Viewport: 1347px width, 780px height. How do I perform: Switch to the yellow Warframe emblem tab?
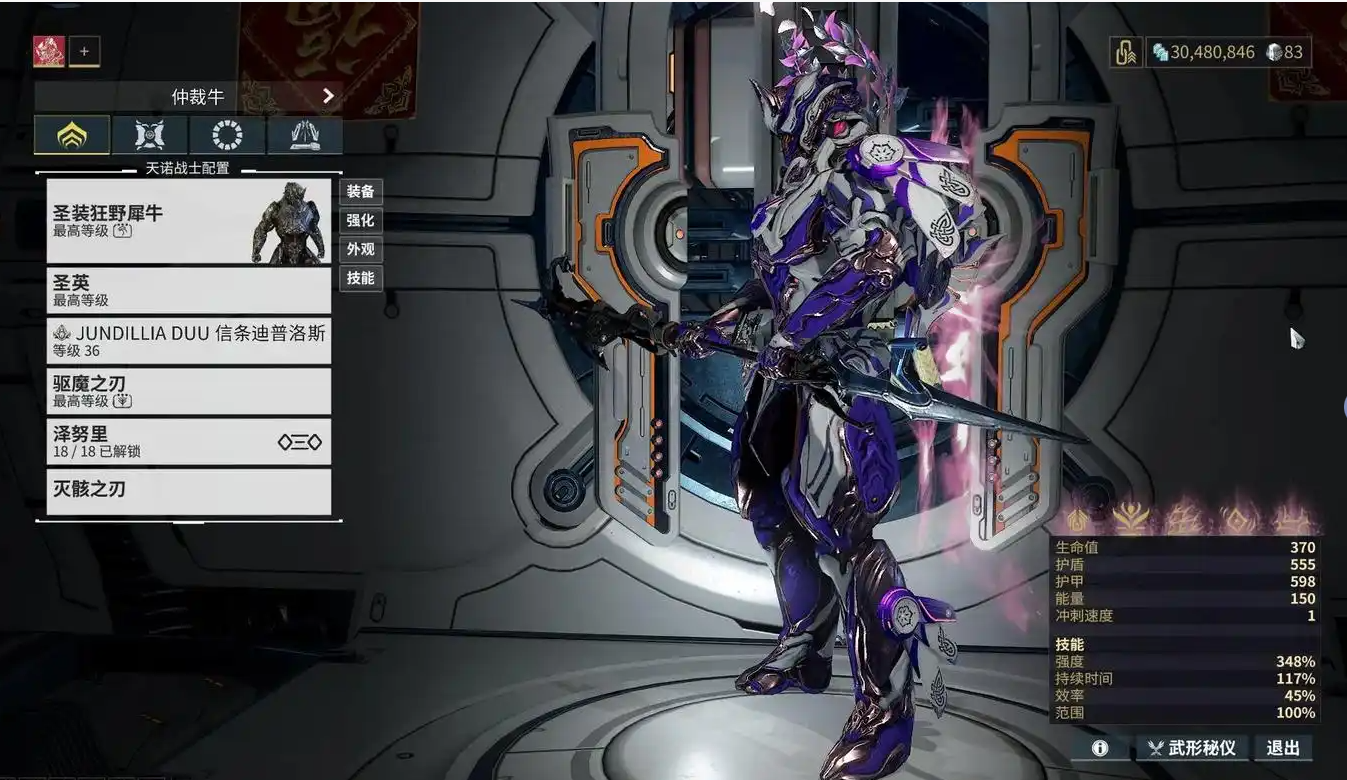(72, 135)
